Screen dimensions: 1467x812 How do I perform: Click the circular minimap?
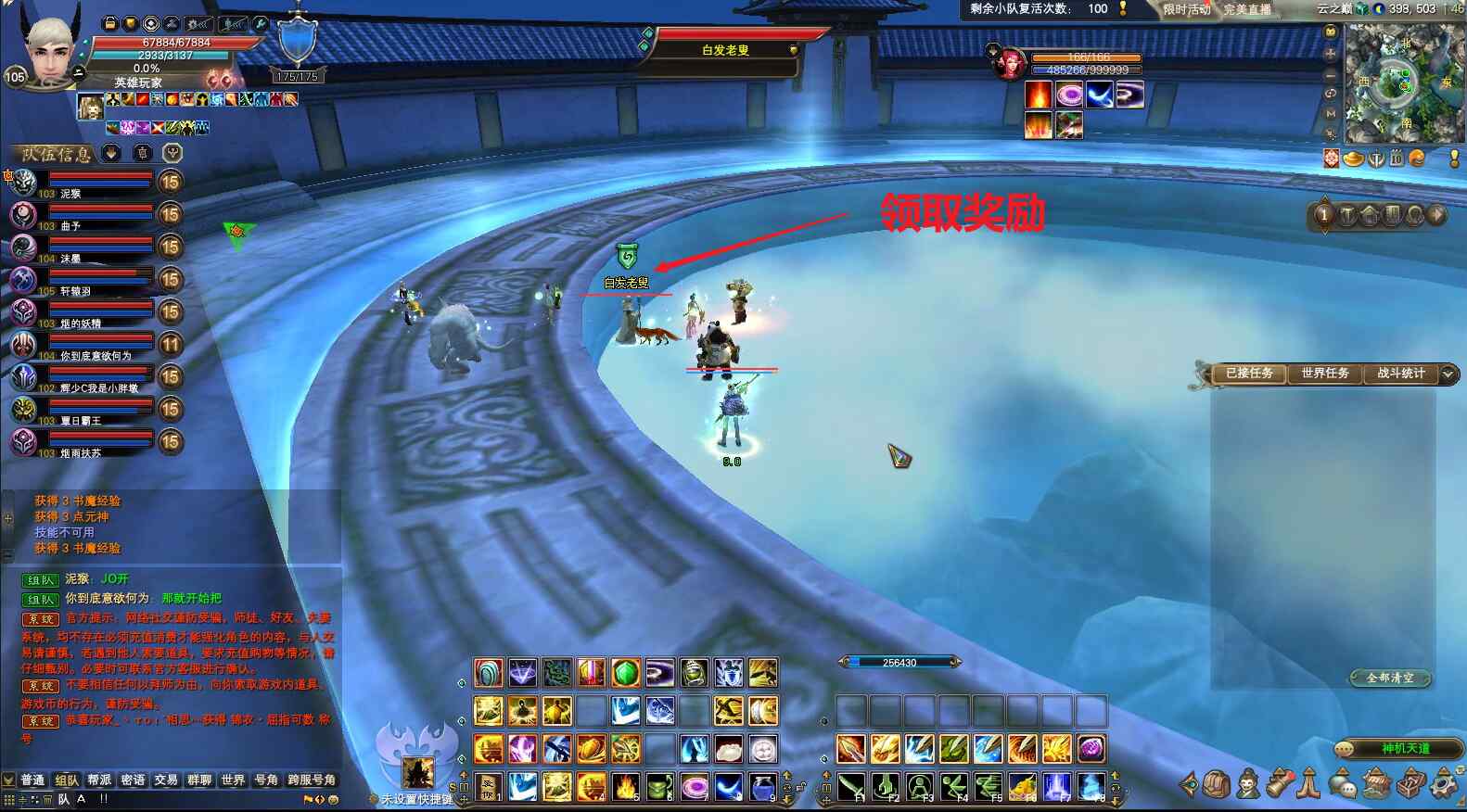tap(1400, 83)
